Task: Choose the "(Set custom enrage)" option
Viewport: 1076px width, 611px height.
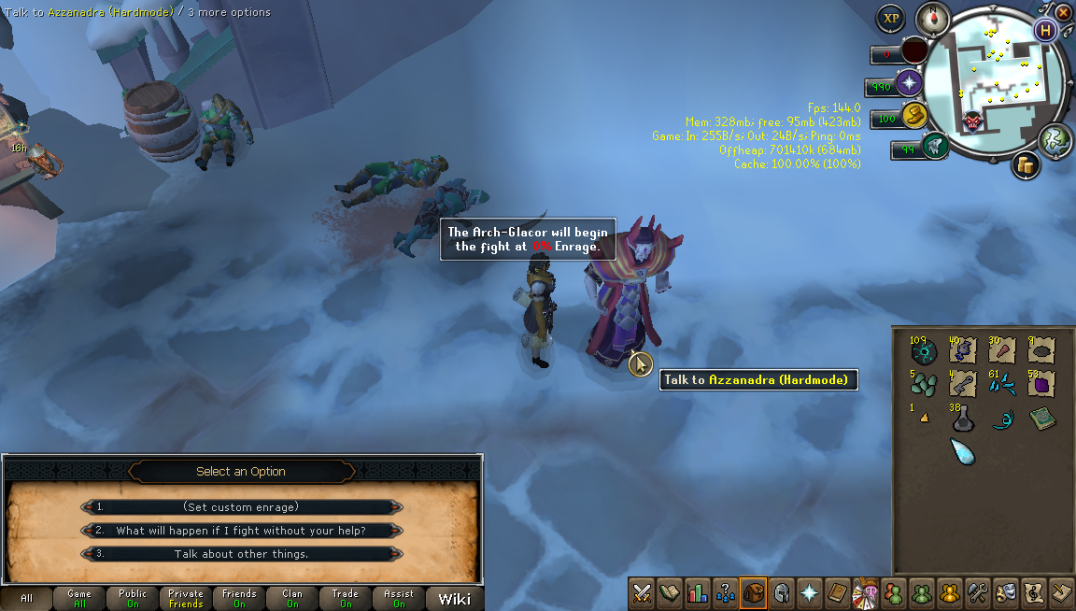Action: pyautogui.click(x=241, y=507)
